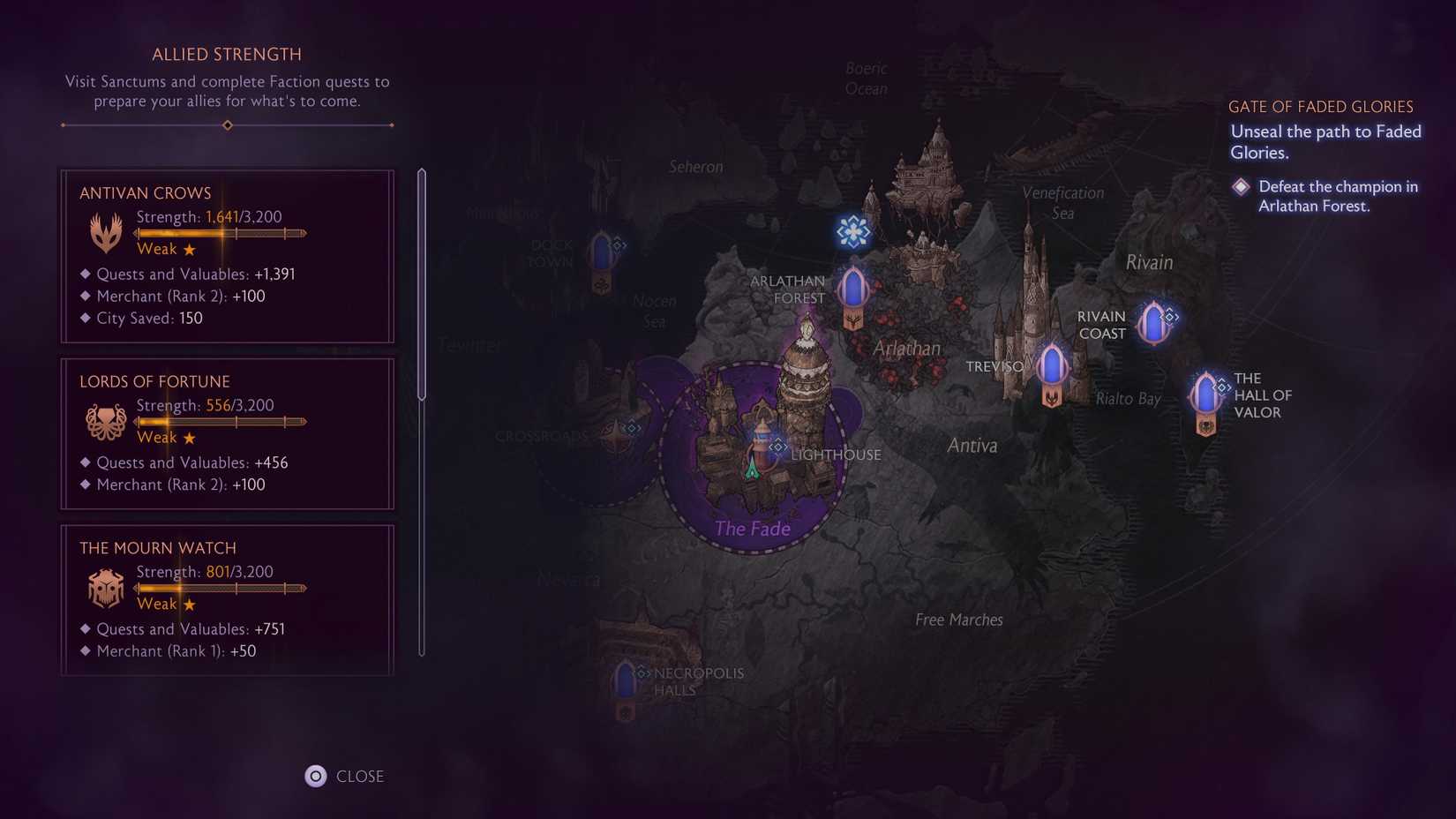Pick the Crossroads map marker
Viewport: 1456px width, 819px height.
point(617,435)
